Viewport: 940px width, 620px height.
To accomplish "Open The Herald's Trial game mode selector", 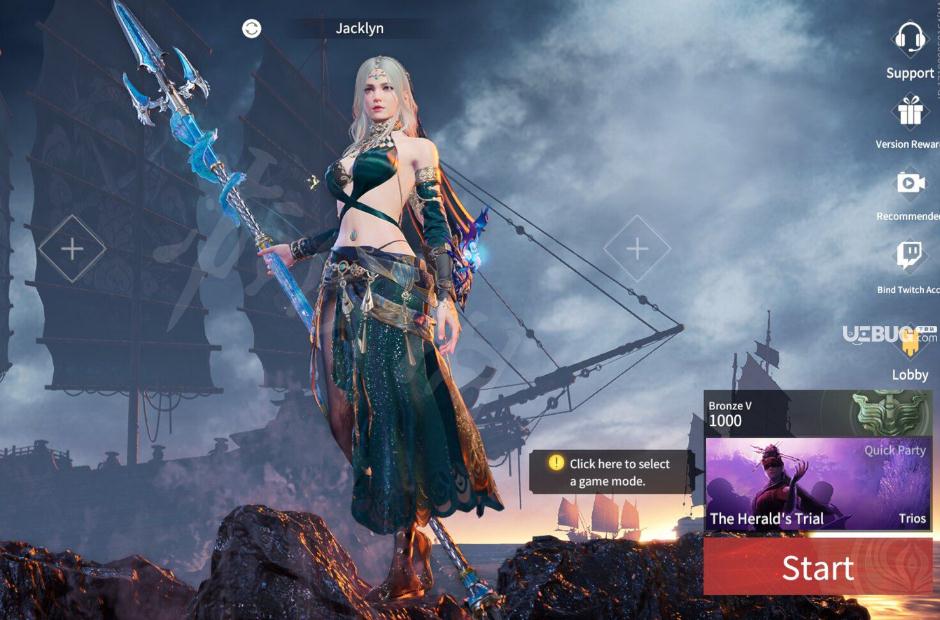I will pyautogui.click(x=818, y=485).
